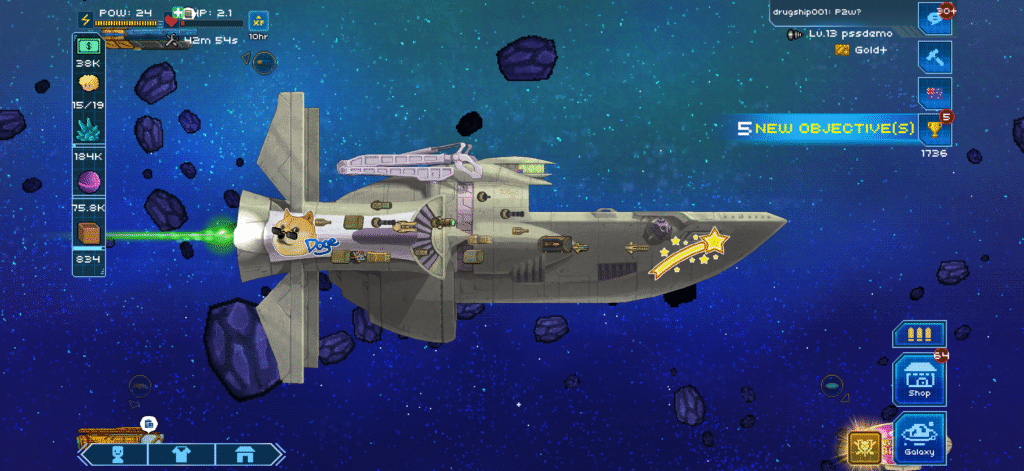Click the blonde crew head icon
Screen dimensions: 1024x471
(x=89, y=83)
